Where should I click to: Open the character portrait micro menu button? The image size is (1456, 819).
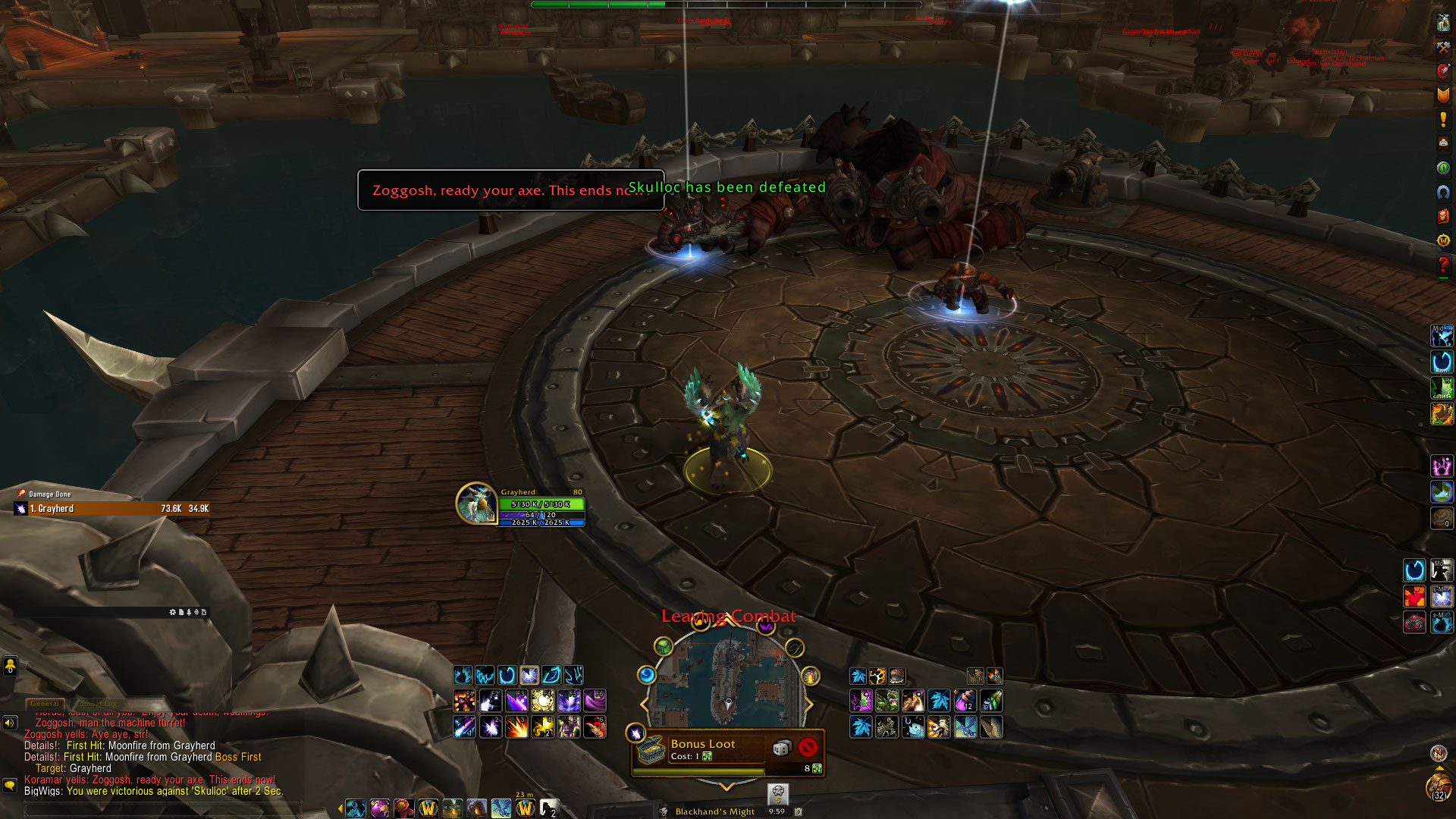[x=1443, y=23]
